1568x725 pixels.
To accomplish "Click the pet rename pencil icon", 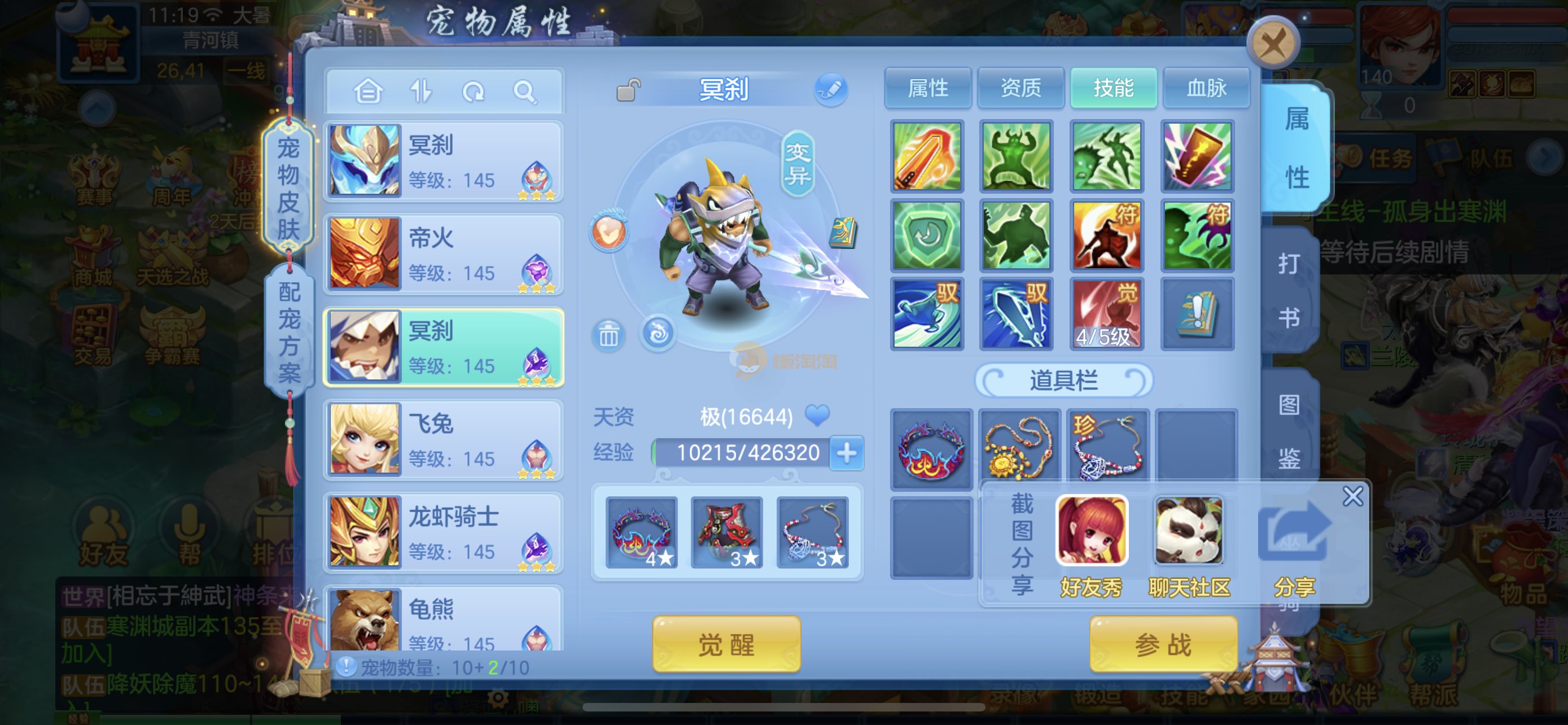I will [831, 90].
